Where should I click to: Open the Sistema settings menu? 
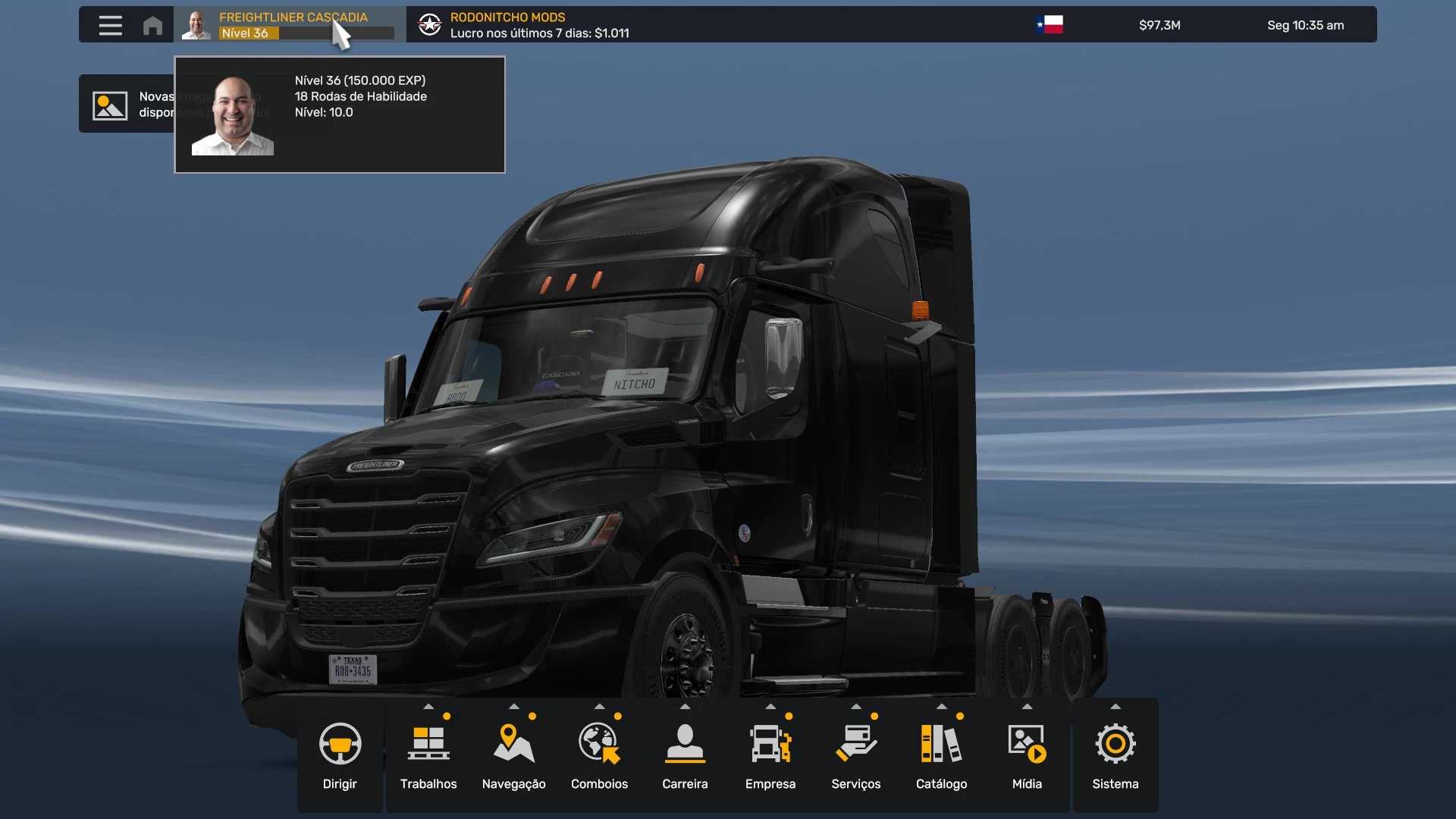[1115, 755]
